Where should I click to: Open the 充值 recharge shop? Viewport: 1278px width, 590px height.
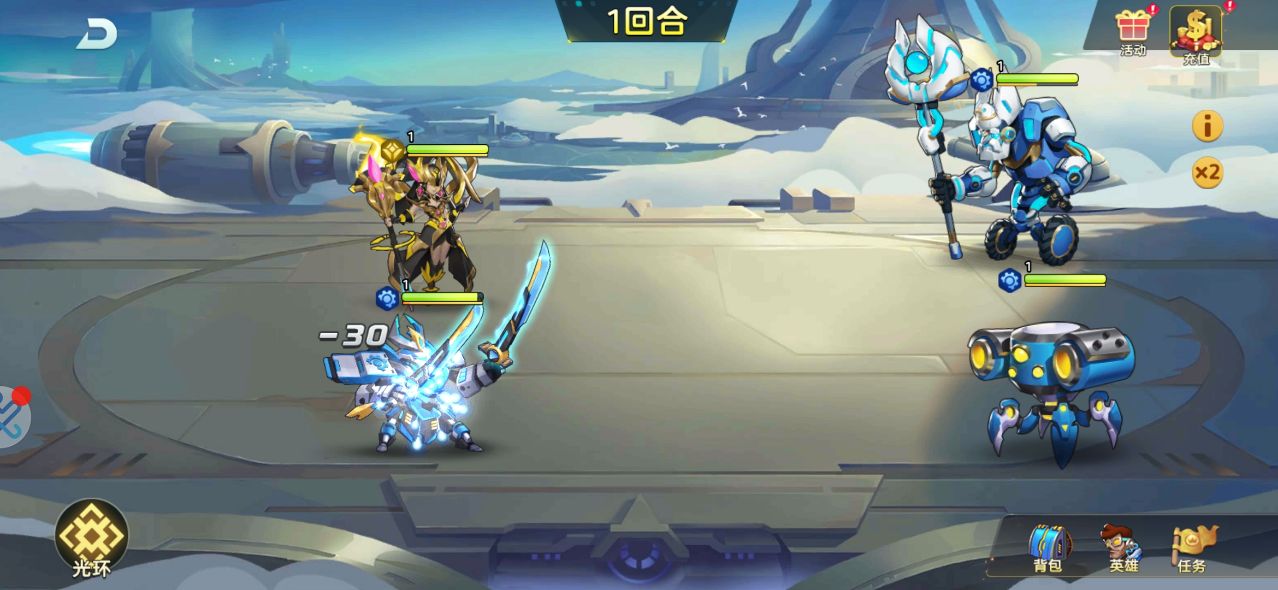pos(1196,32)
